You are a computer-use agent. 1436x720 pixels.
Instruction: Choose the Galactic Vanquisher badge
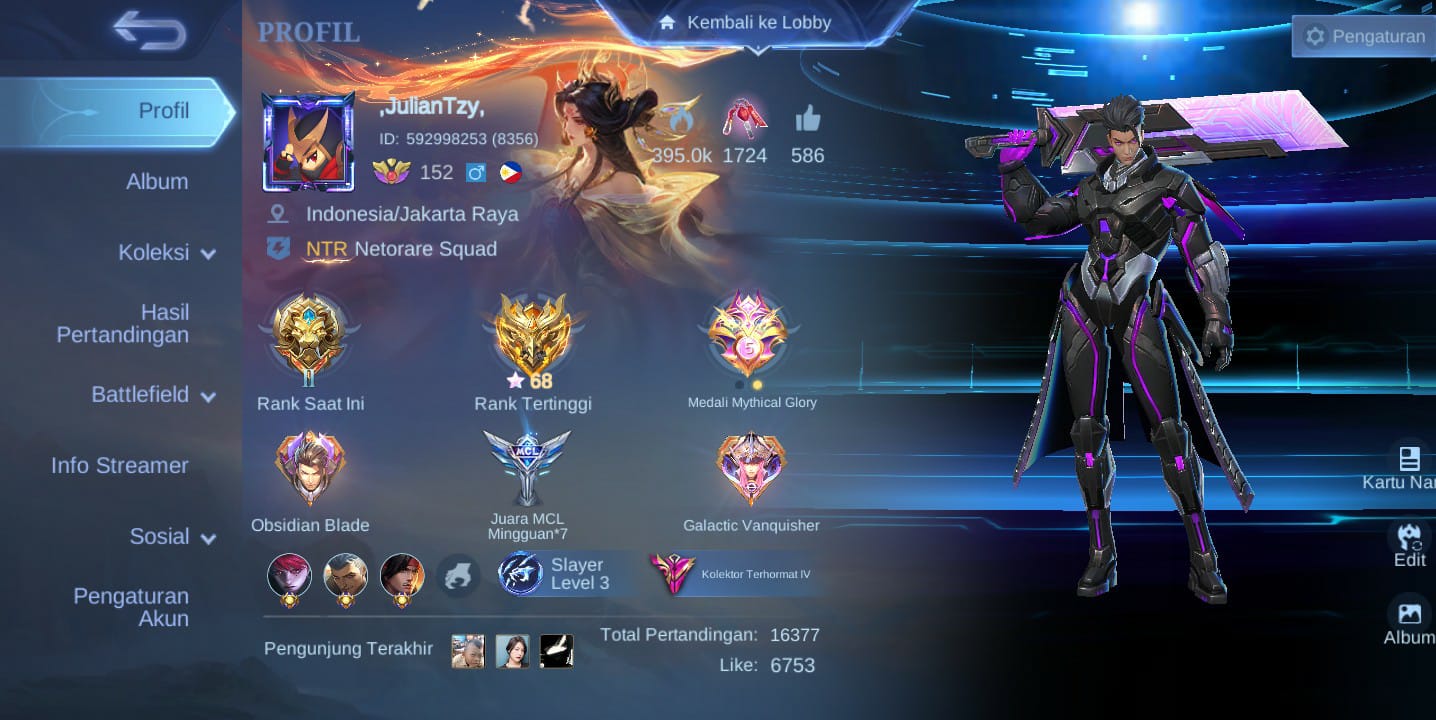click(x=751, y=469)
